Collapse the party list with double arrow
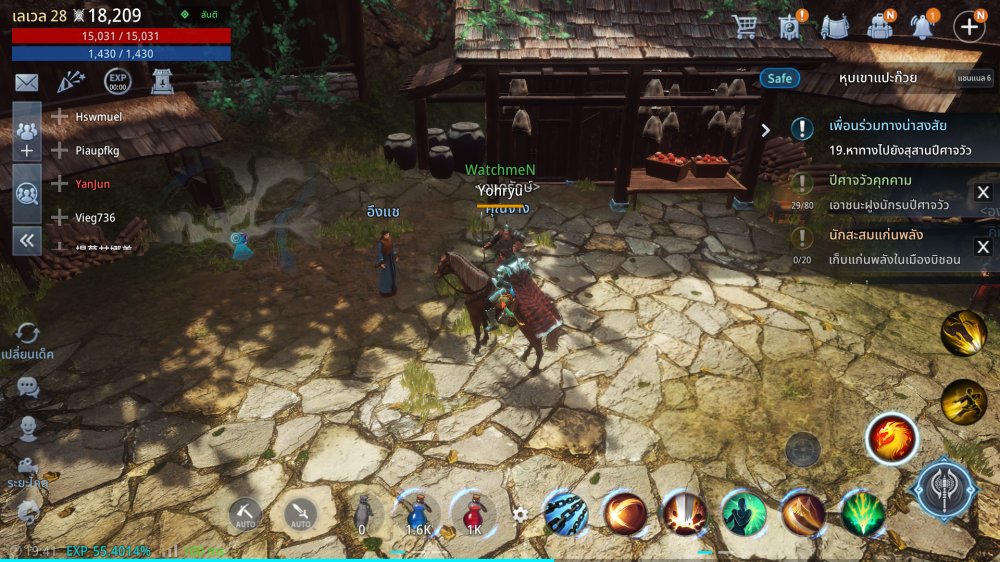The image size is (1000, 562). coord(26,240)
